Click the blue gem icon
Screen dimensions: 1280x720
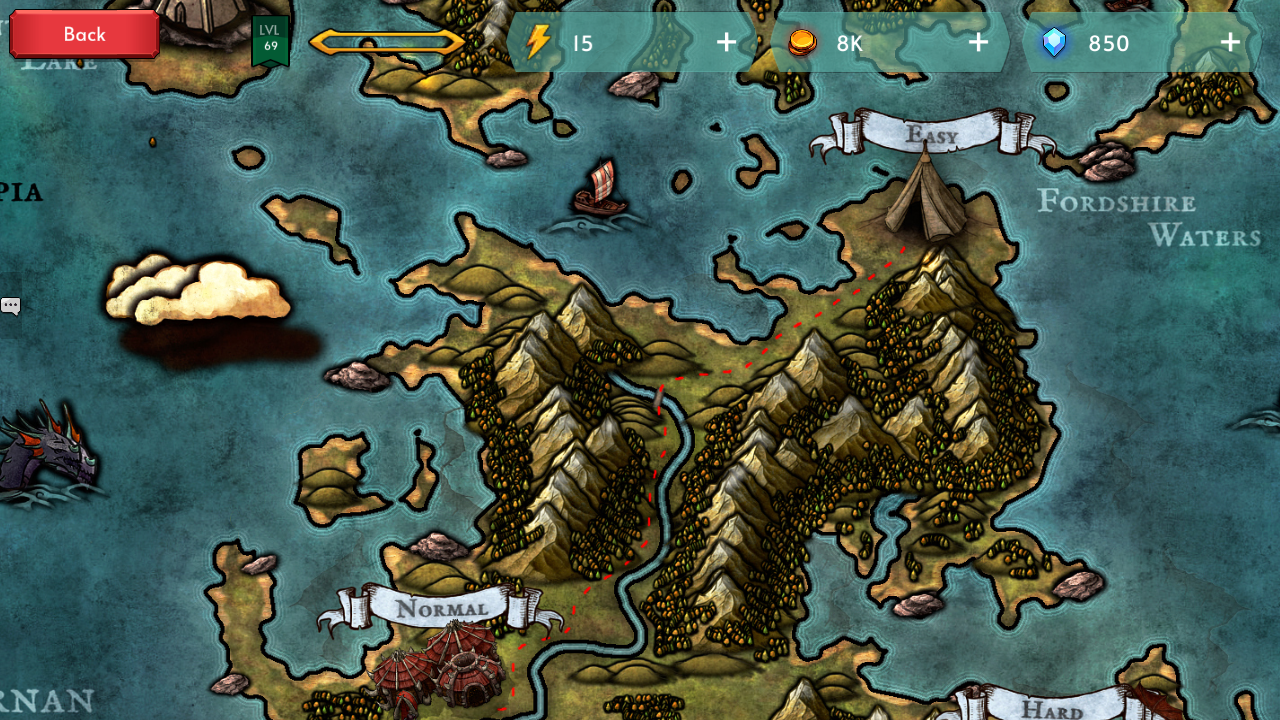[1054, 43]
